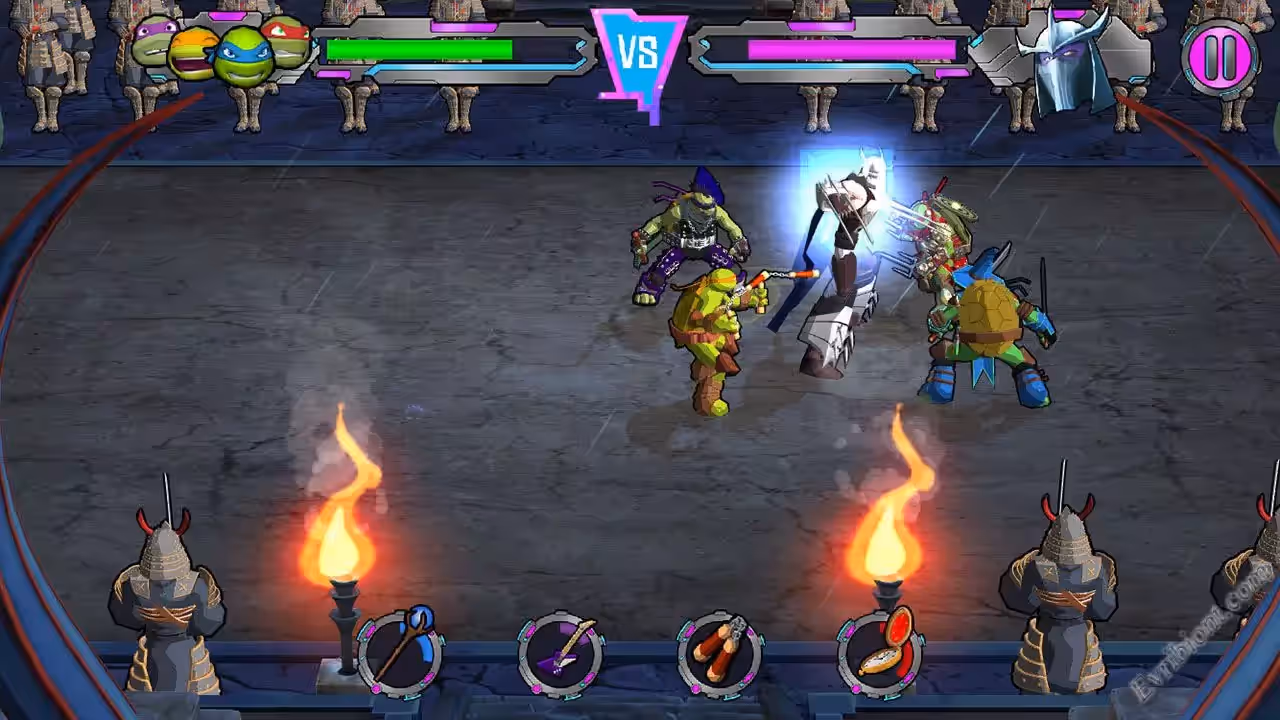
Task: Use the purple guitar ability
Action: click(560, 655)
